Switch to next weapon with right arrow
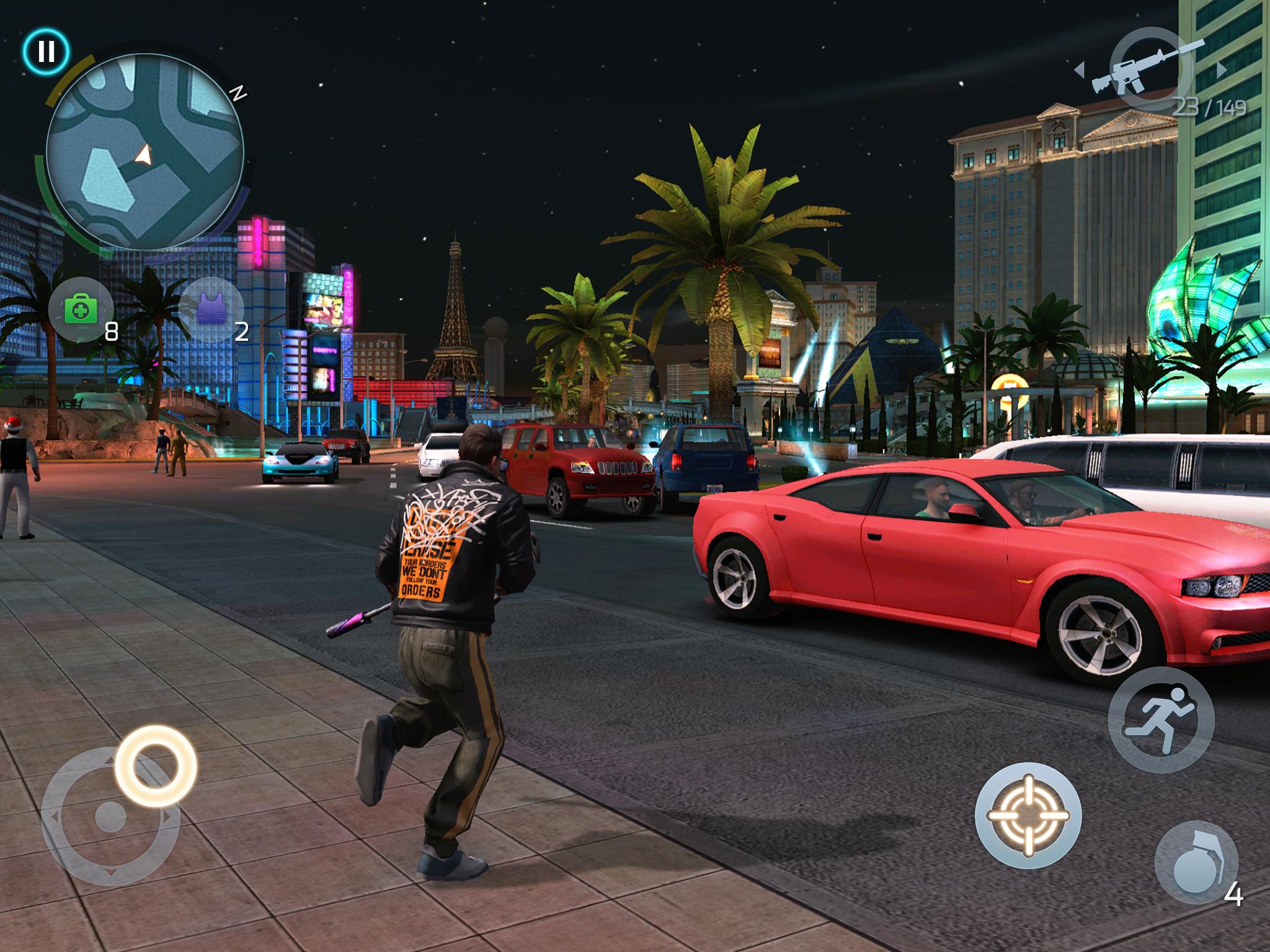Image resolution: width=1270 pixels, height=952 pixels. pos(1222,68)
